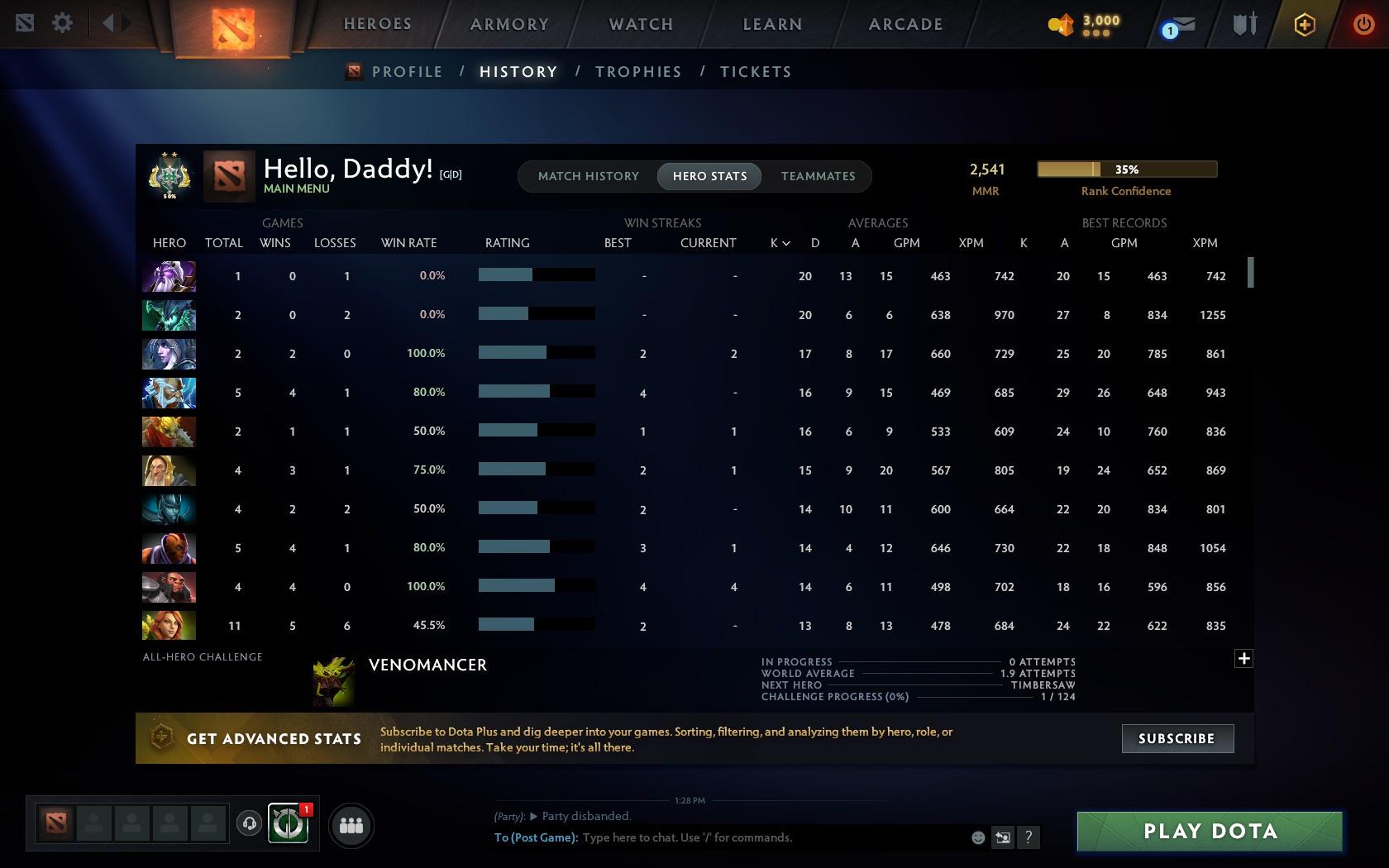
Task: Click the Rank Confidence progress bar
Action: point(1126,169)
